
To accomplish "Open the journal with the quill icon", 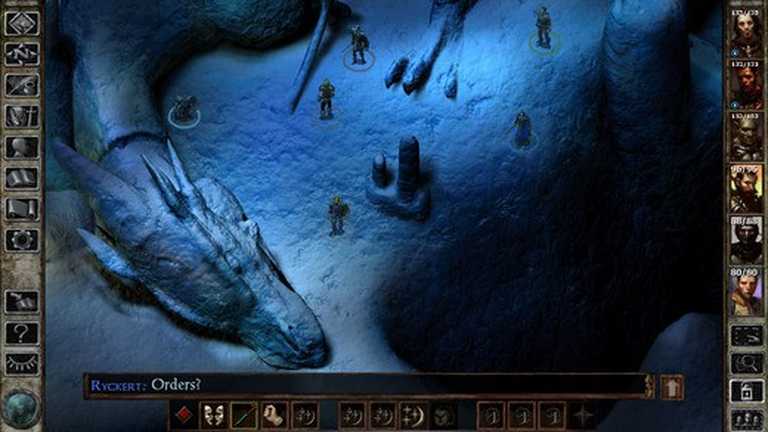I will click(22, 85).
